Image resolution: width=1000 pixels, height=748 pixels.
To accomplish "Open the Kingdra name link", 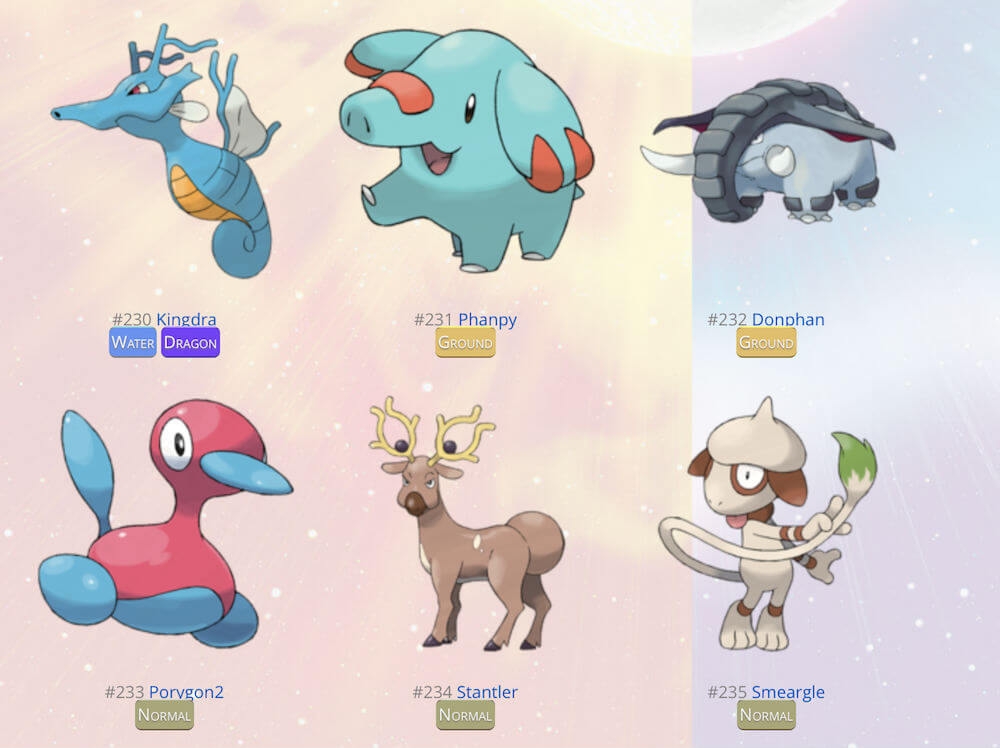I will 186,320.
